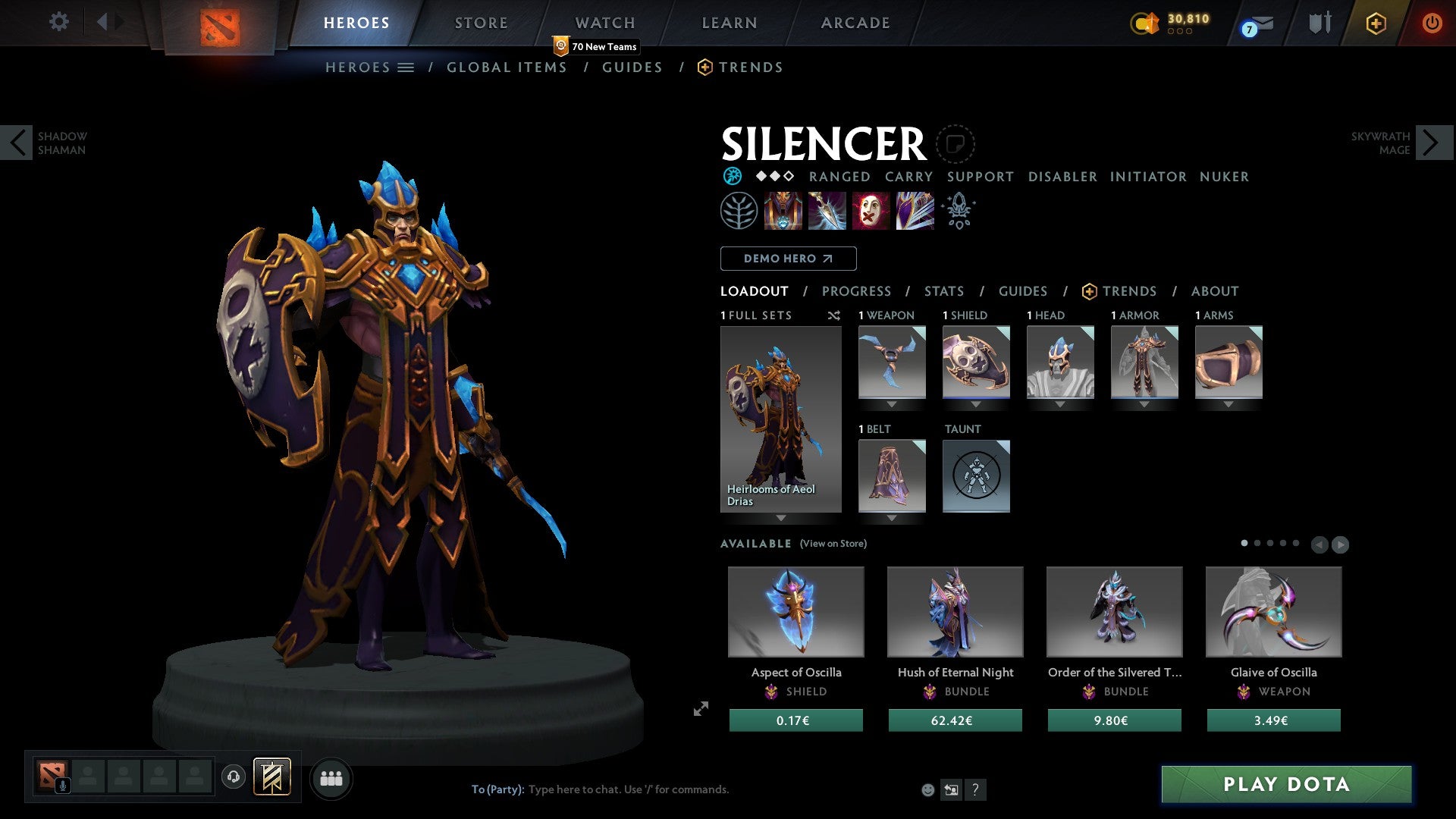Click the DEMO HERO button
This screenshot has height=819, width=1456.
788,259
